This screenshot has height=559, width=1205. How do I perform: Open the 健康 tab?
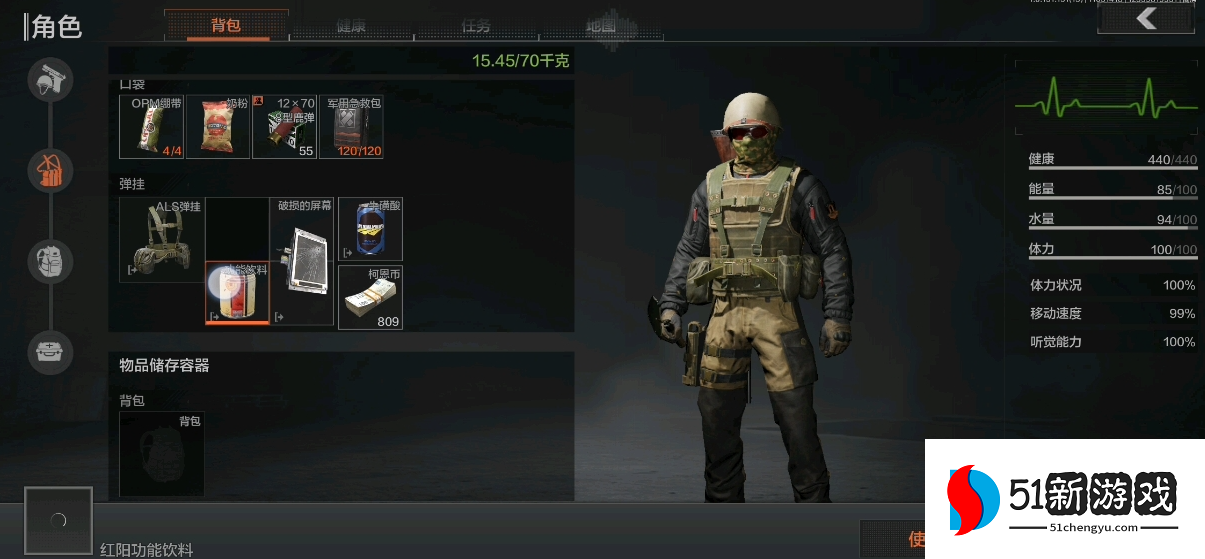coord(351,26)
